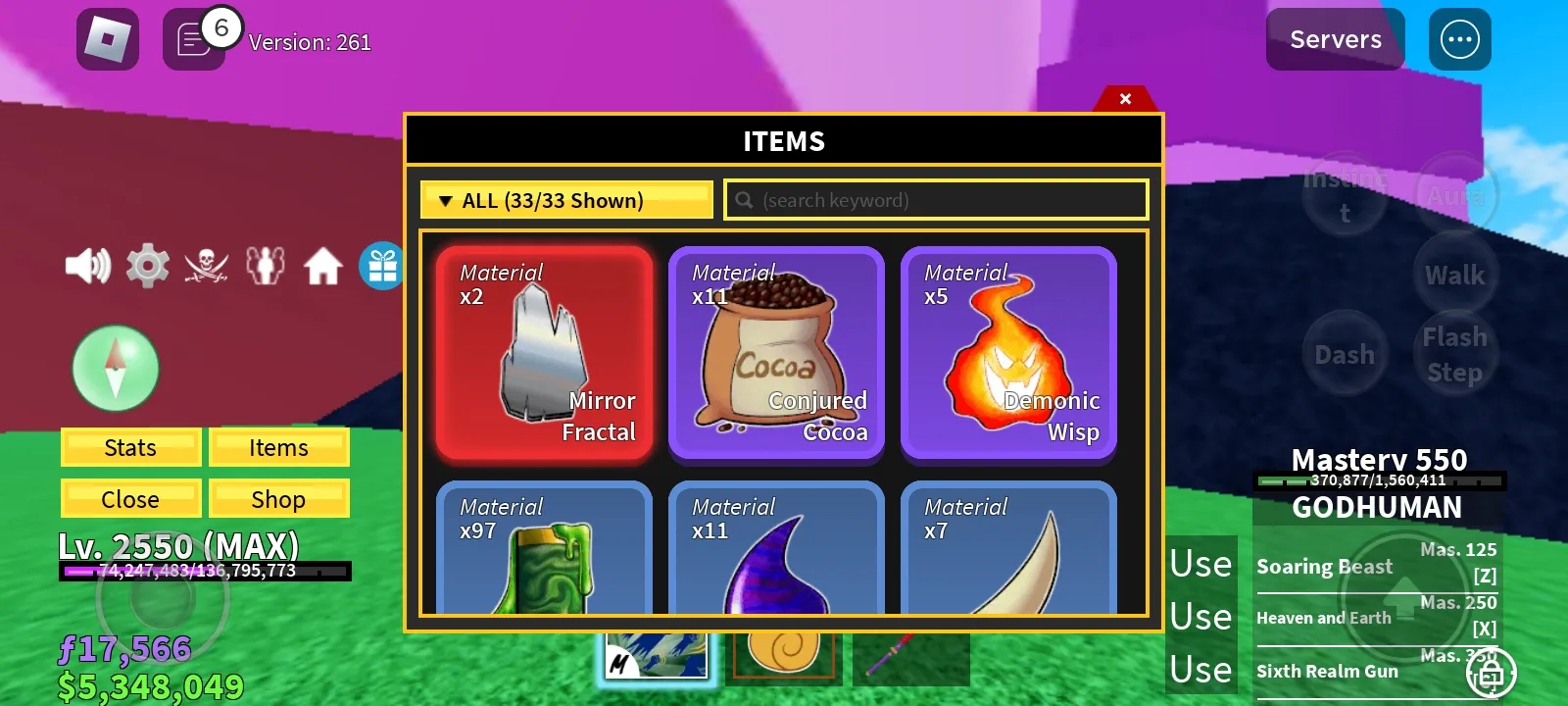Mute game audio via the speaker icon
The image size is (1568, 706).
pos(86,265)
